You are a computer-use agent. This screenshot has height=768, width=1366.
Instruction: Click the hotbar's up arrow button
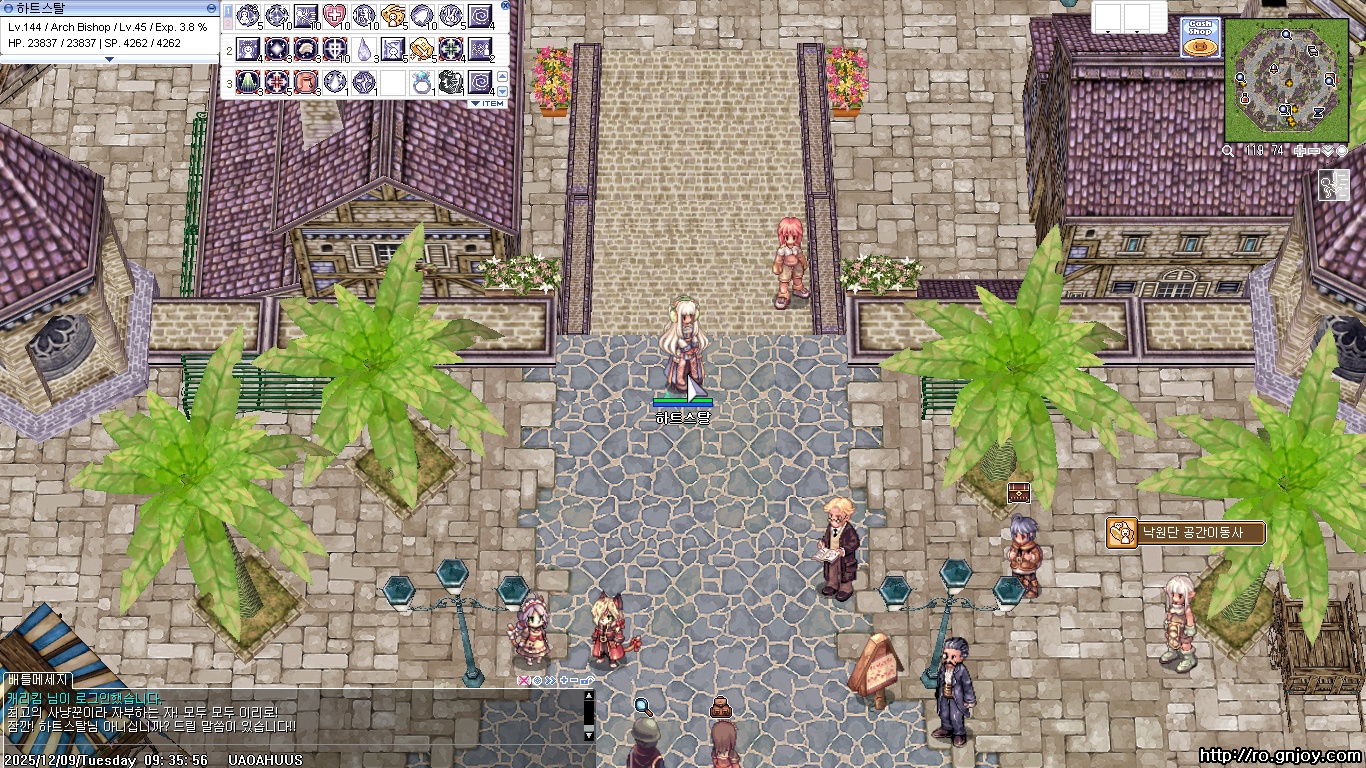503,77
